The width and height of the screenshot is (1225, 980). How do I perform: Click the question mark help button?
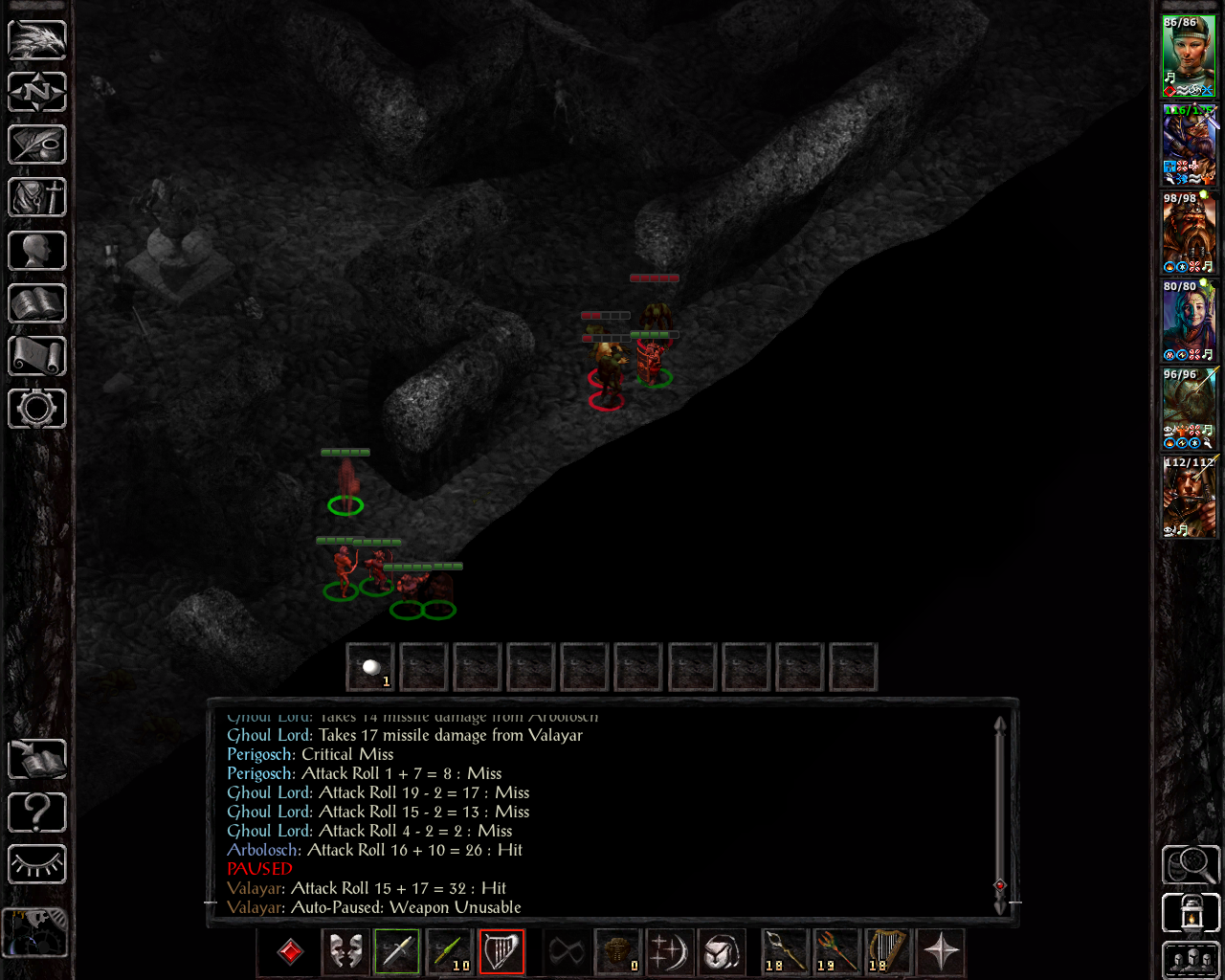[37, 813]
